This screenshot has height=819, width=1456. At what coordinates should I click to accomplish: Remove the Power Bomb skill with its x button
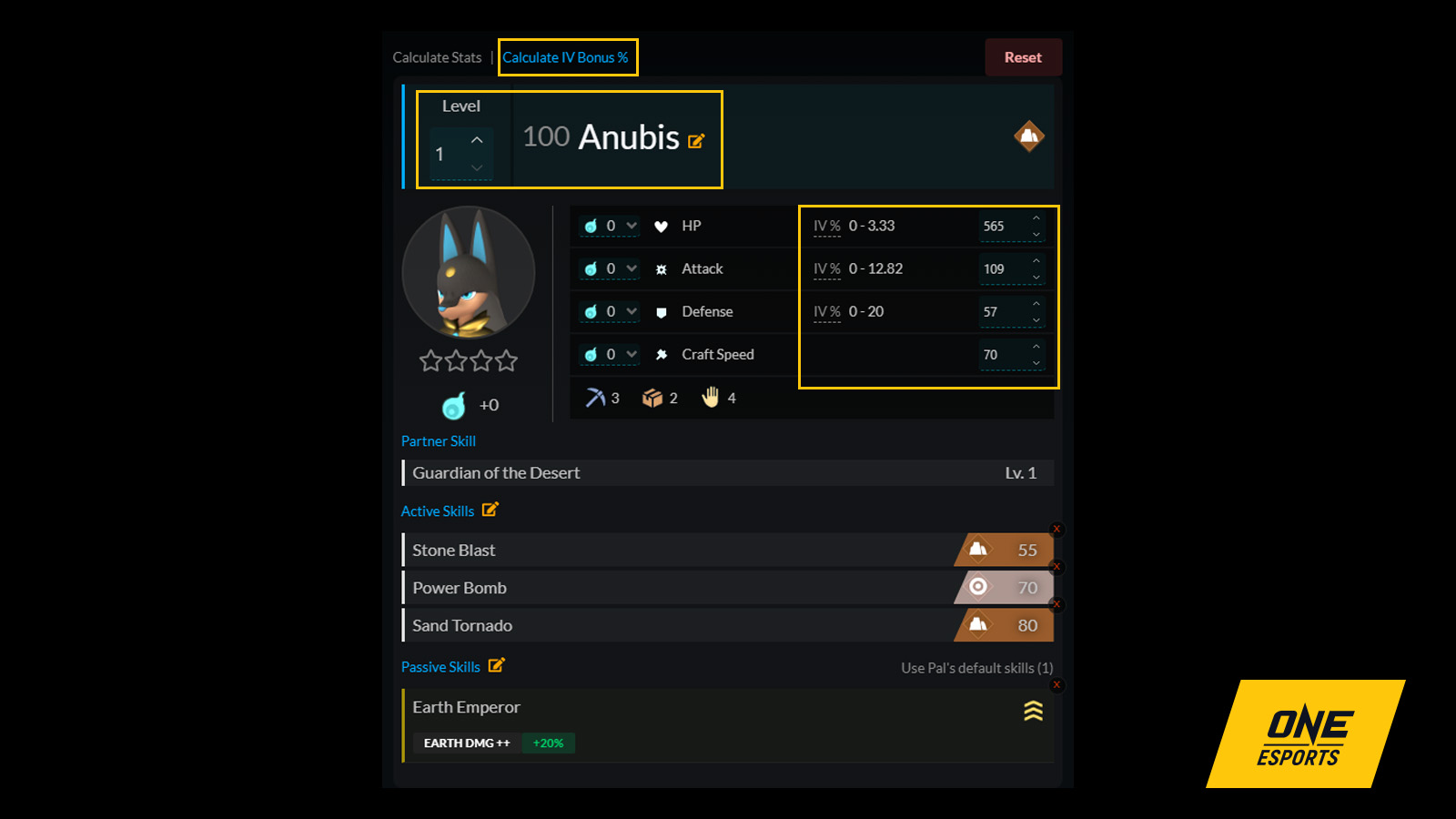(1057, 566)
